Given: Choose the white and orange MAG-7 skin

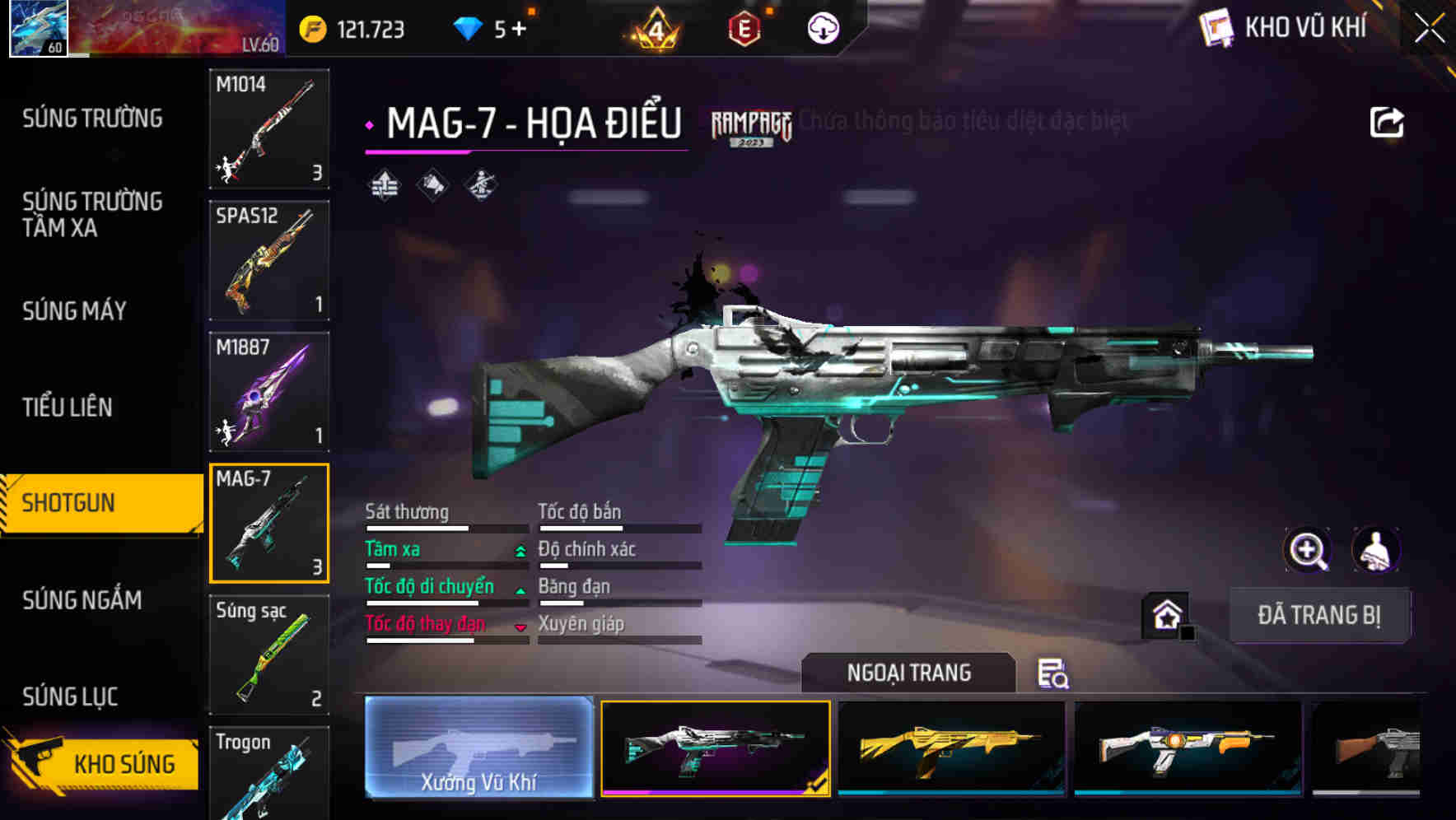Looking at the screenshot, I should [1188, 748].
